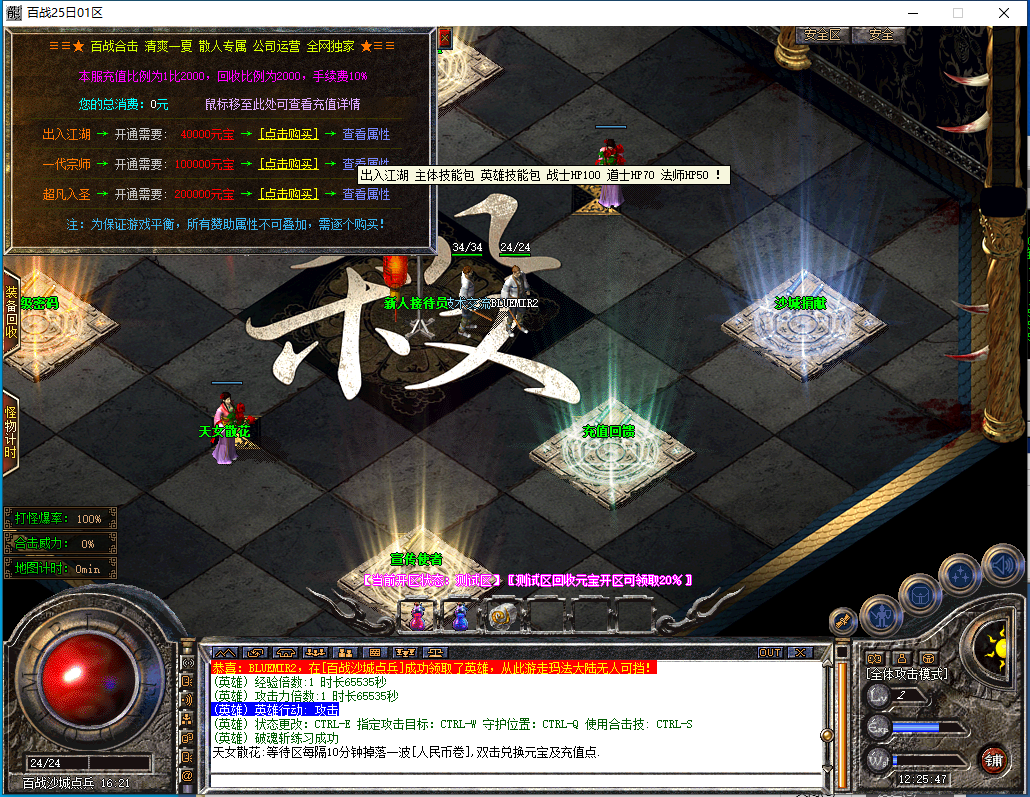The image size is (1030, 797).
Task: Click the OUT button on the chat panel
Action: tap(769, 652)
